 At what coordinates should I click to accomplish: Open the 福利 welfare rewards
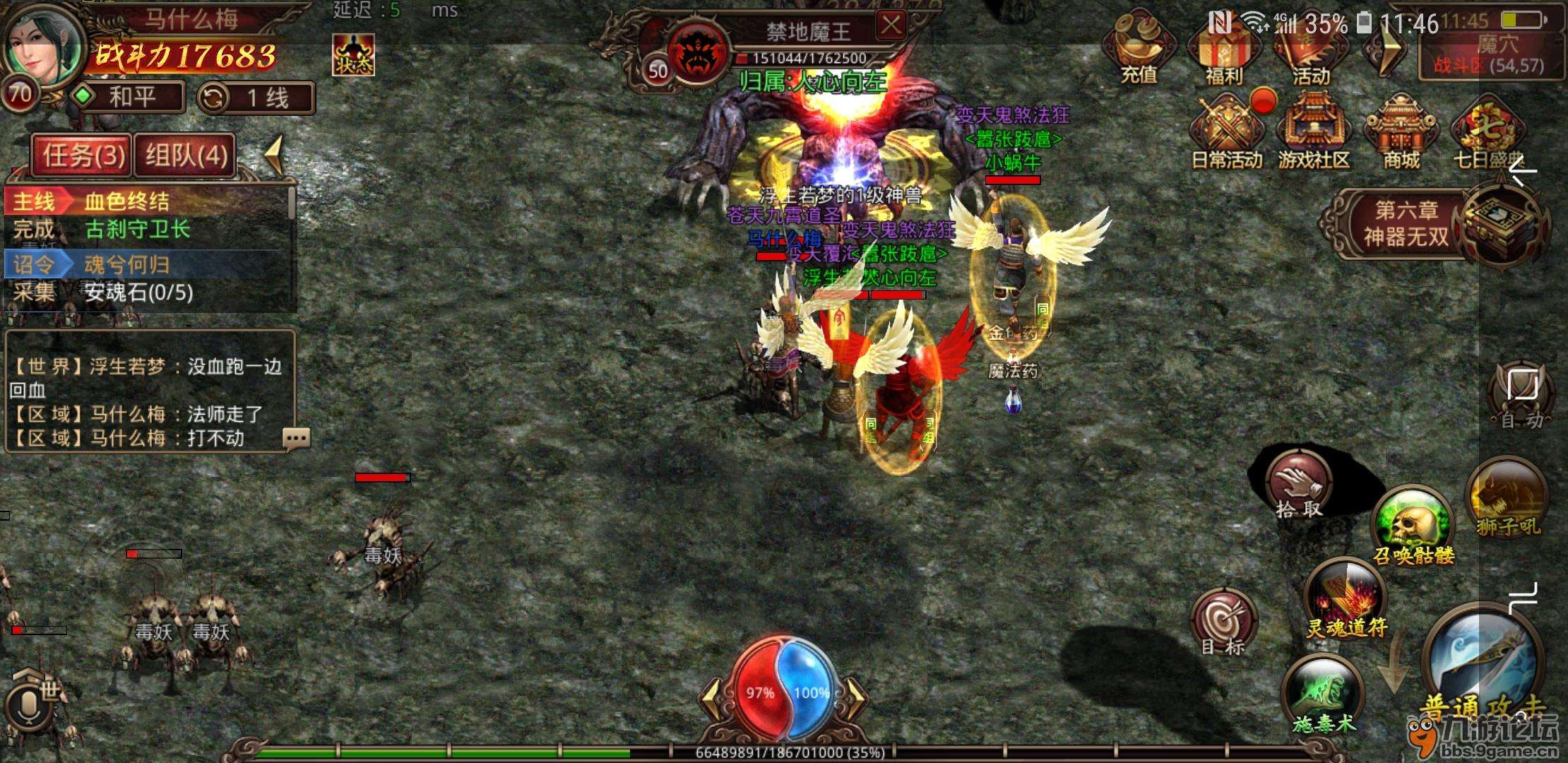(1224, 53)
